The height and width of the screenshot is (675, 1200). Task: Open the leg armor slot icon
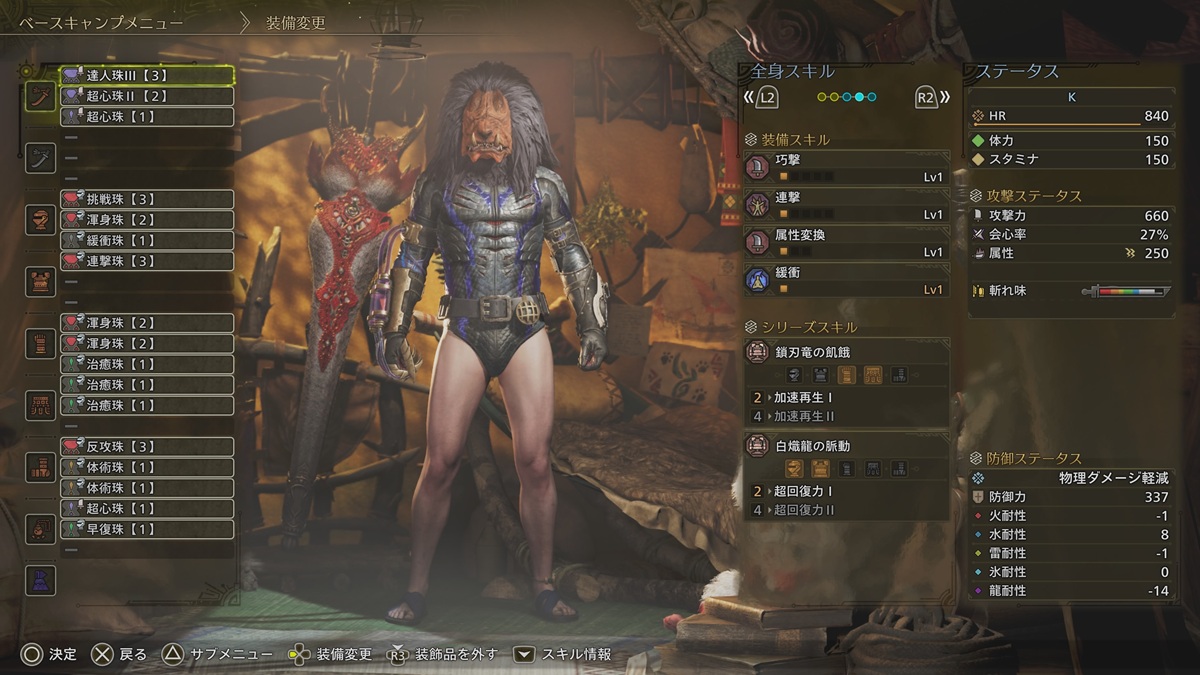(40, 467)
